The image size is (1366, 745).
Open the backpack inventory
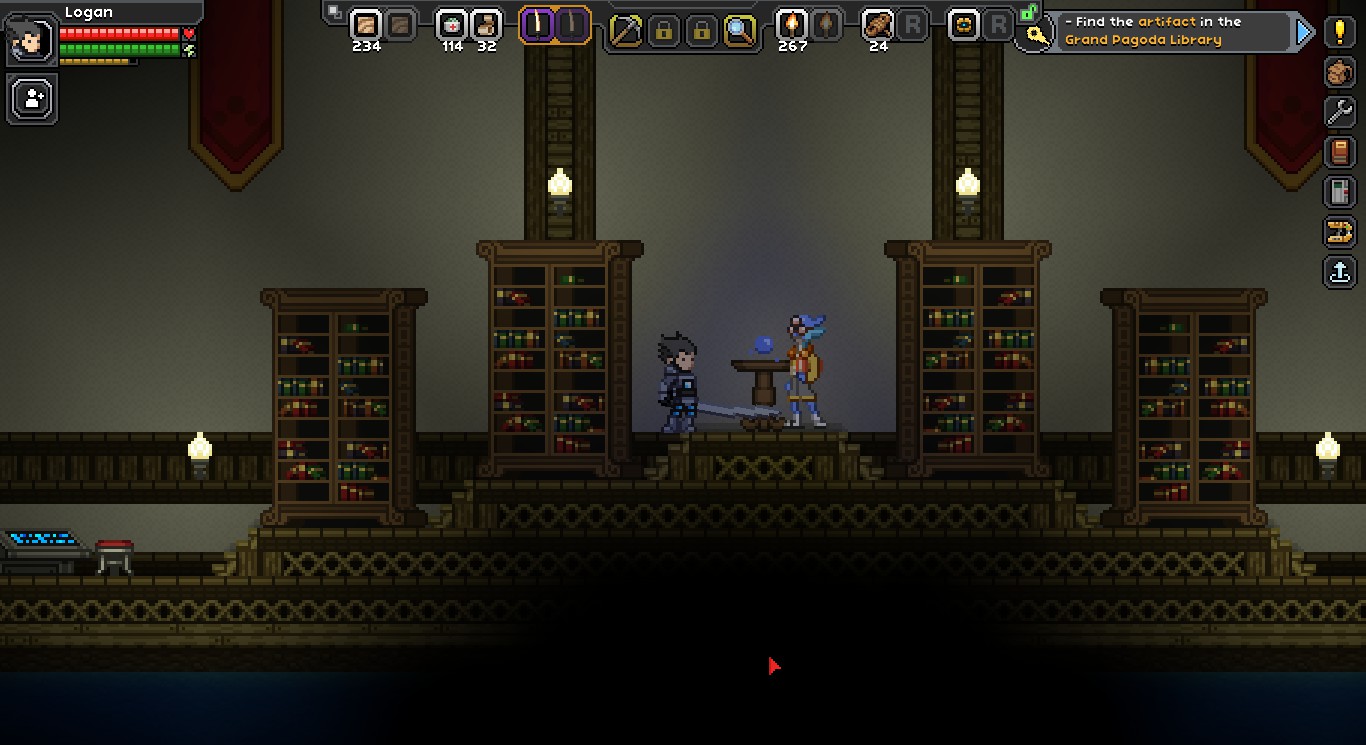tap(1340, 72)
